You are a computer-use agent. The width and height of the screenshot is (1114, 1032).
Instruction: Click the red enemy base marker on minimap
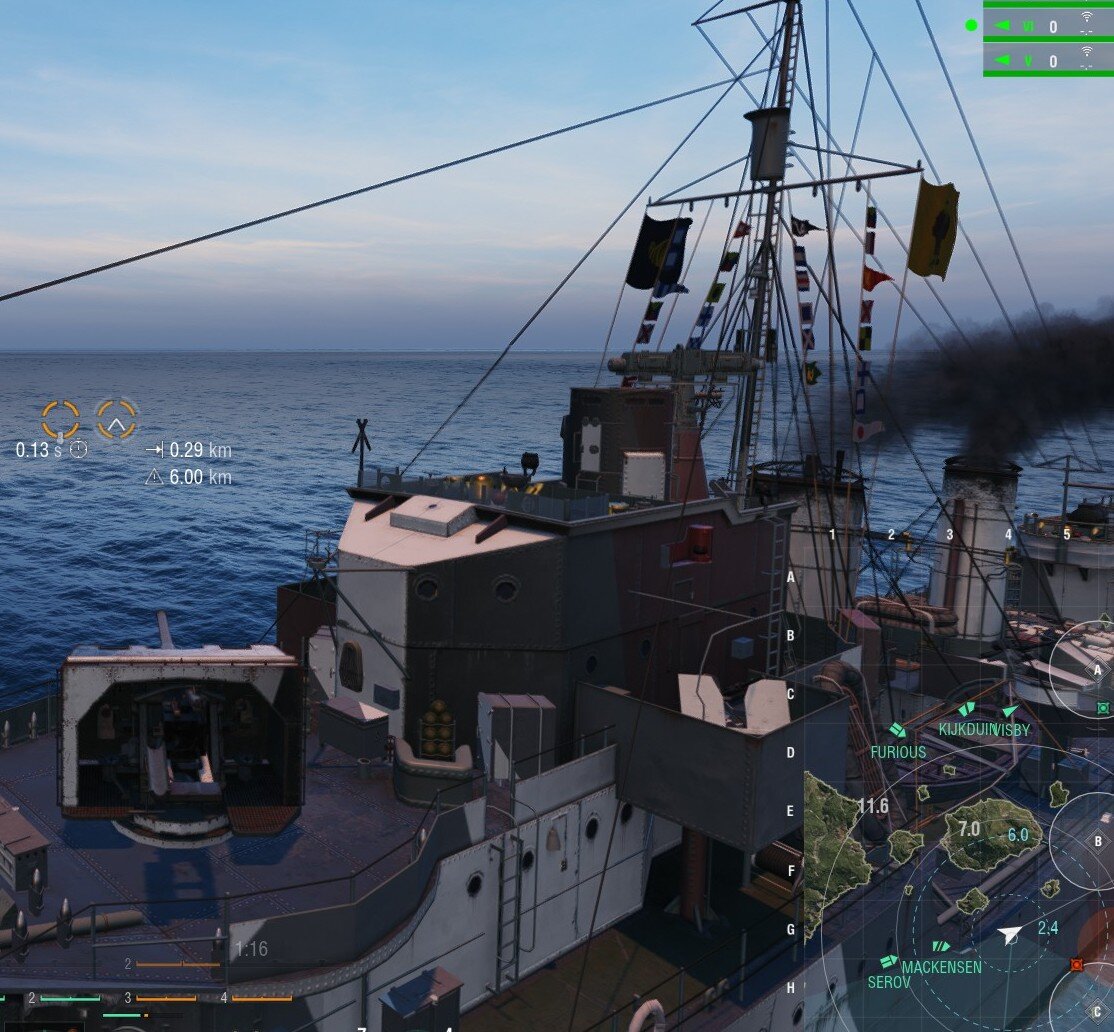pos(1076,964)
